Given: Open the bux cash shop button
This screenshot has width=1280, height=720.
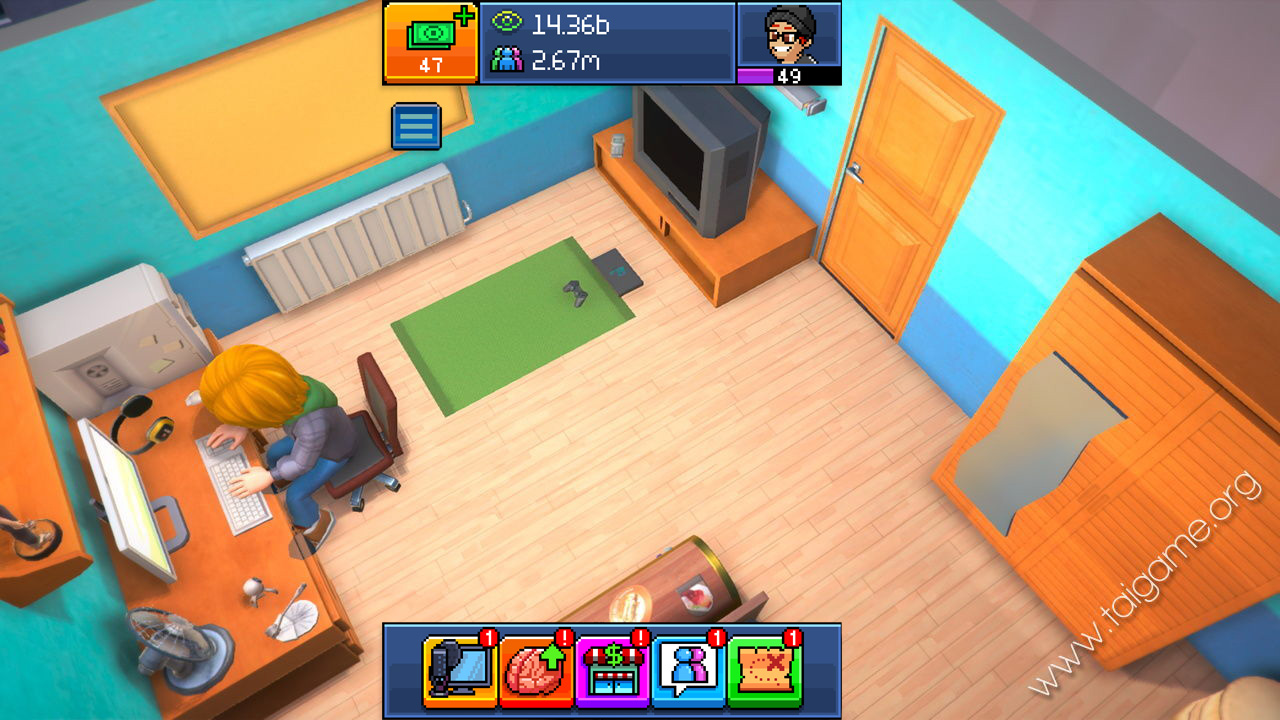Looking at the screenshot, I should pyautogui.click(x=431, y=42).
